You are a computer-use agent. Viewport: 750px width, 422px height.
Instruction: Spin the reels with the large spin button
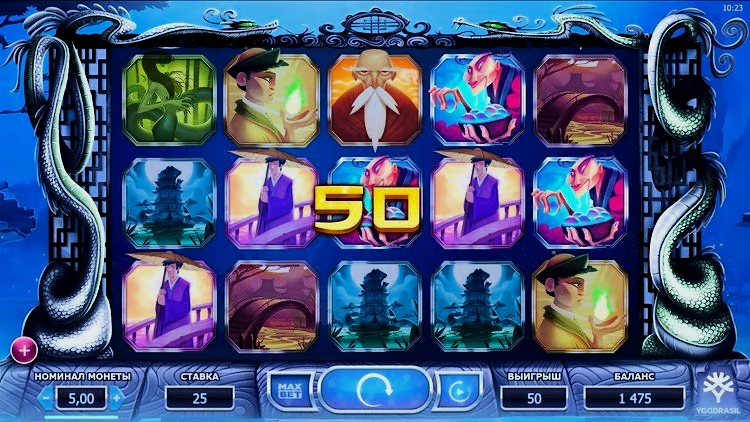click(x=376, y=390)
